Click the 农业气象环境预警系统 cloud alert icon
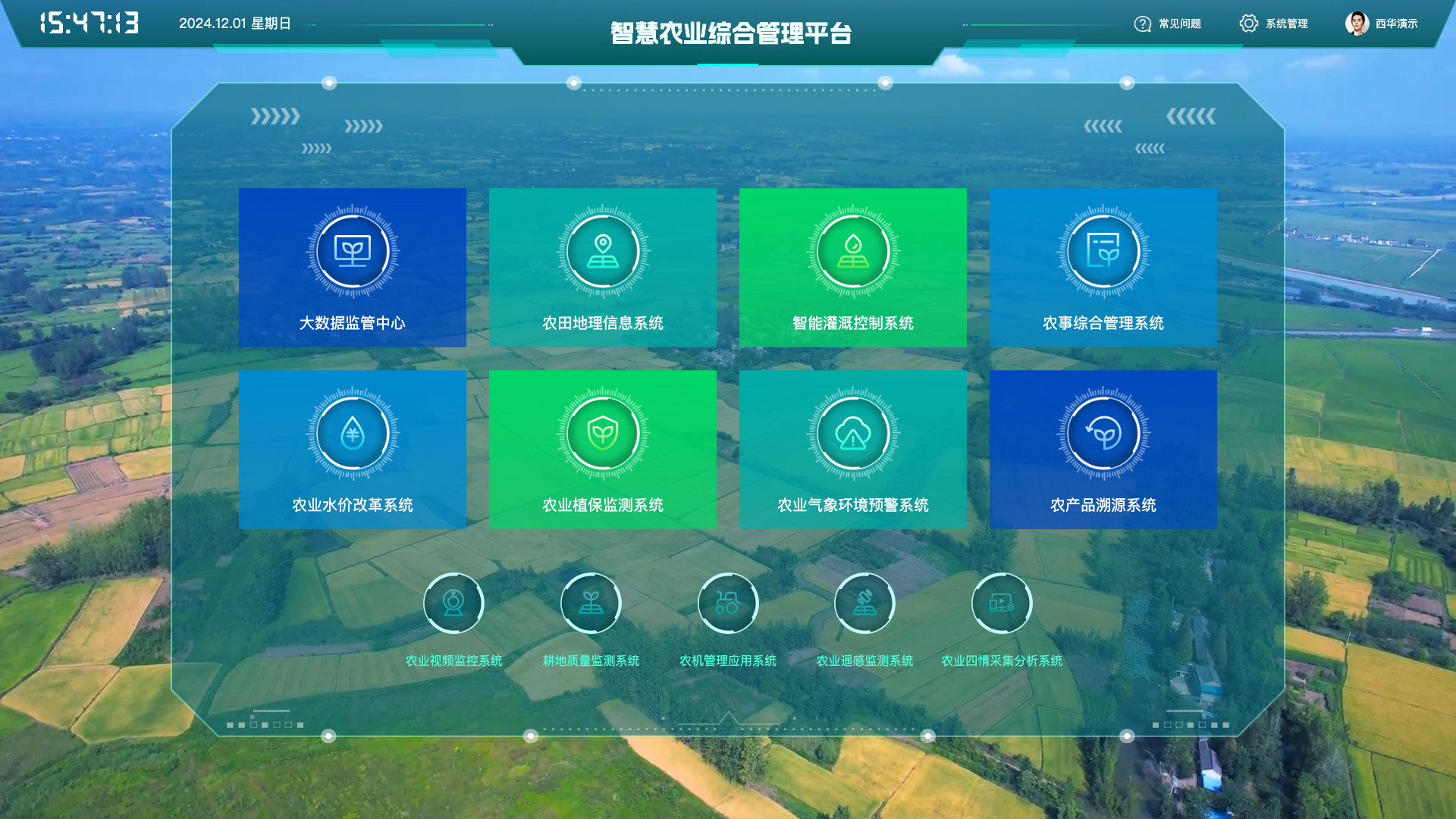 click(852, 434)
